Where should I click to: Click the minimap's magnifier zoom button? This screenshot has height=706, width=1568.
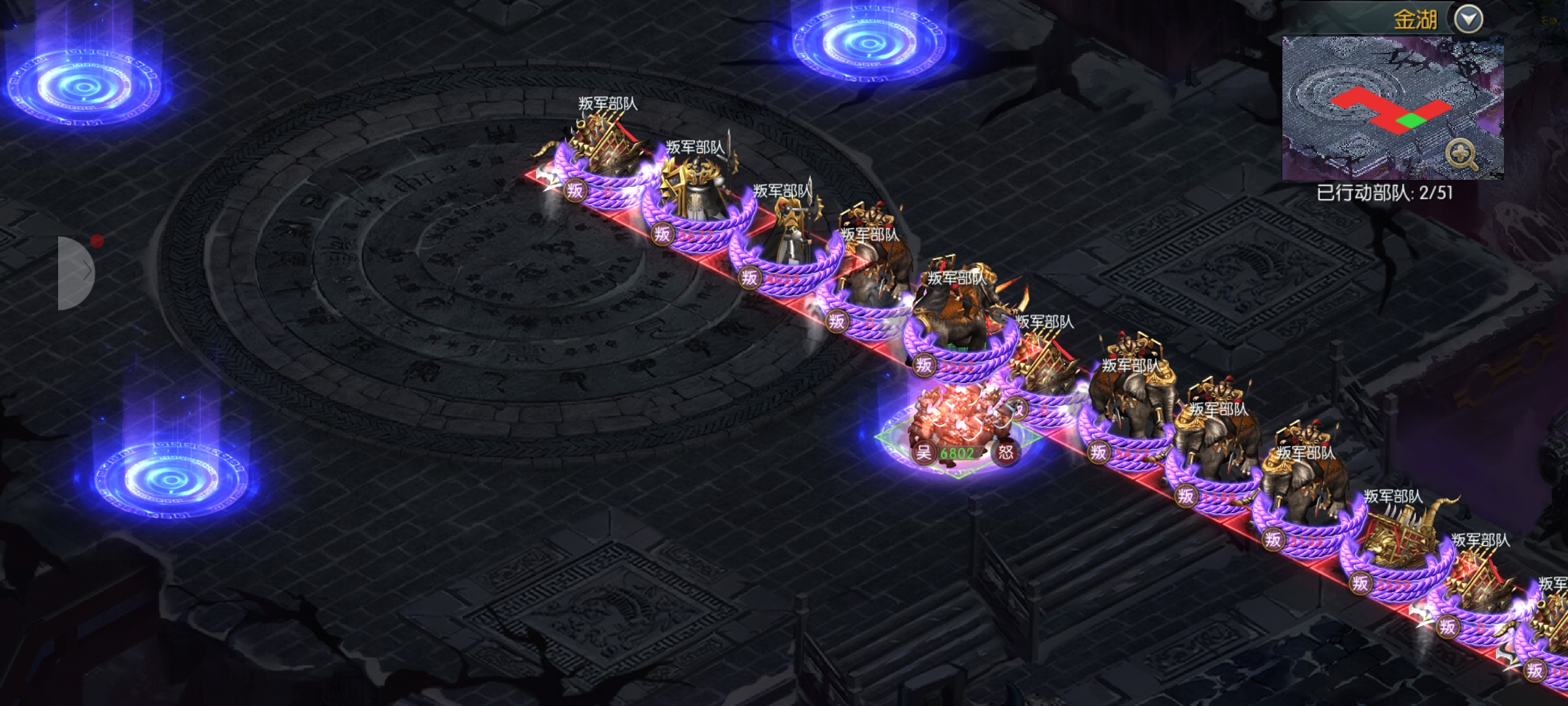pos(1462,155)
